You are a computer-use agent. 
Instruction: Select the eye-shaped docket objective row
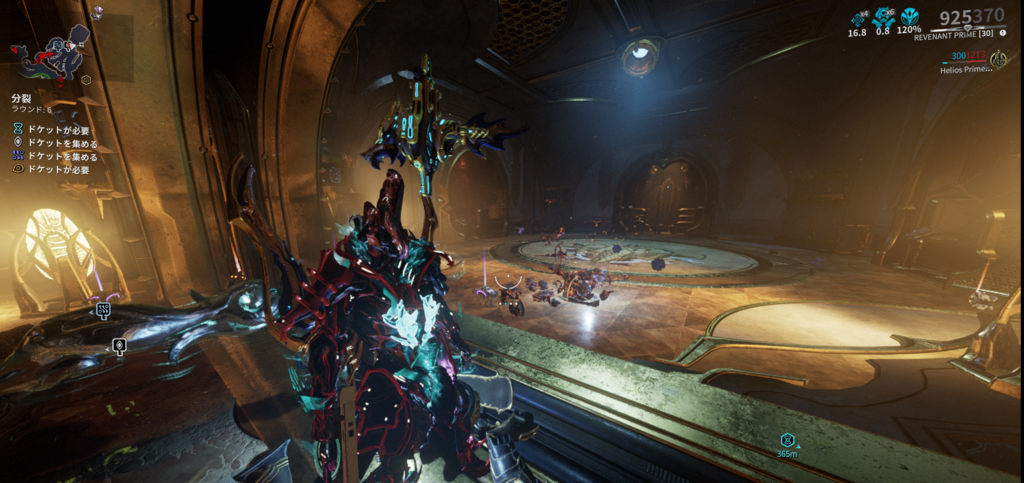(x=56, y=169)
